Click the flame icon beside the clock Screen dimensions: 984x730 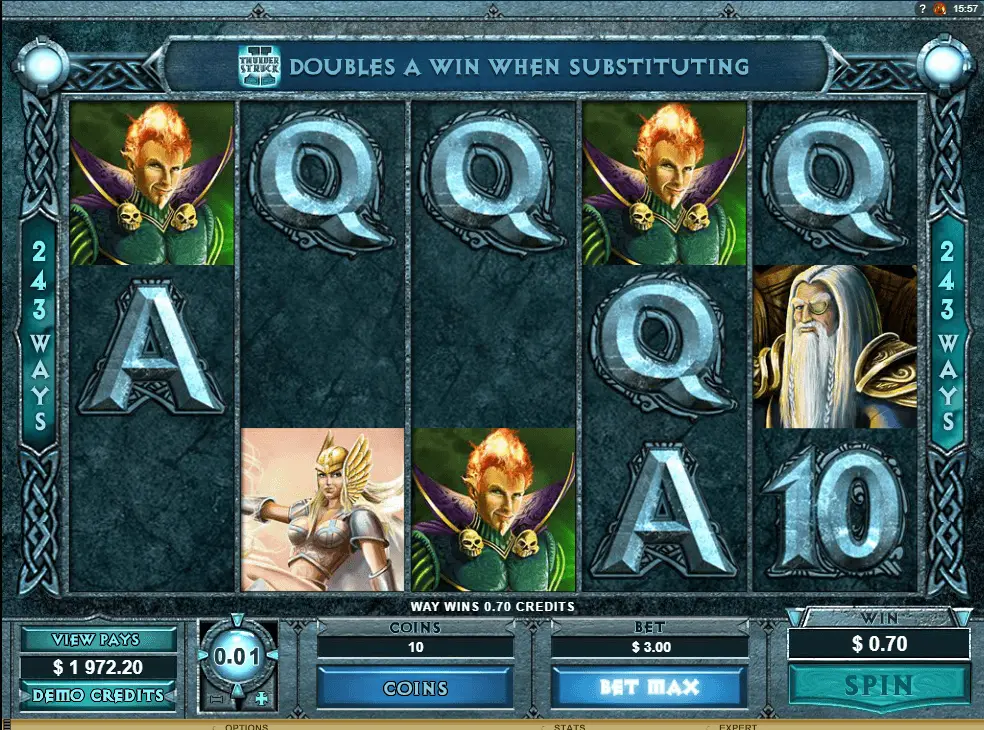[939, 8]
